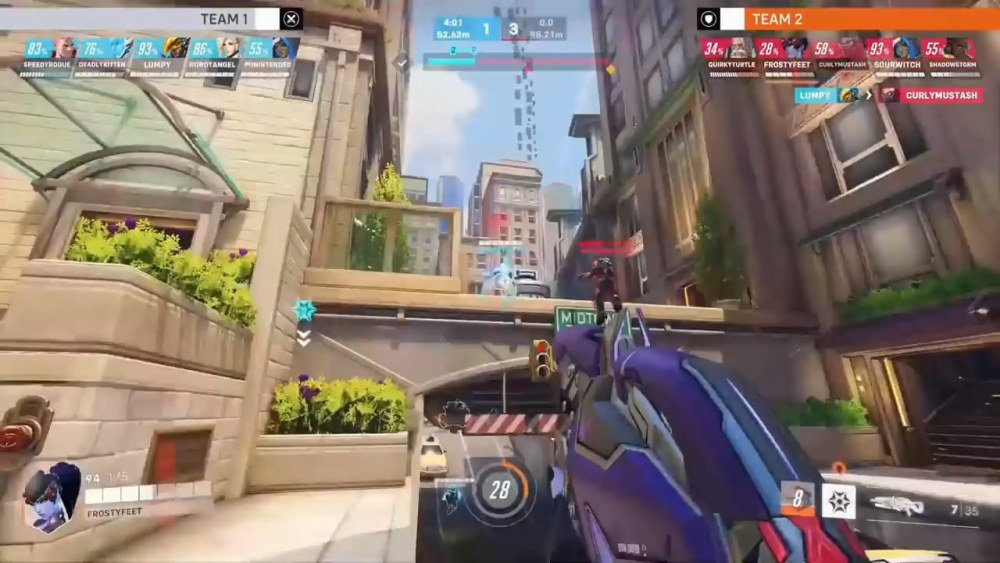The height and width of the screenshot is (563, 1000).
Task: Activate the Venom Mine ability icon
Action: (x=838, y=499)
